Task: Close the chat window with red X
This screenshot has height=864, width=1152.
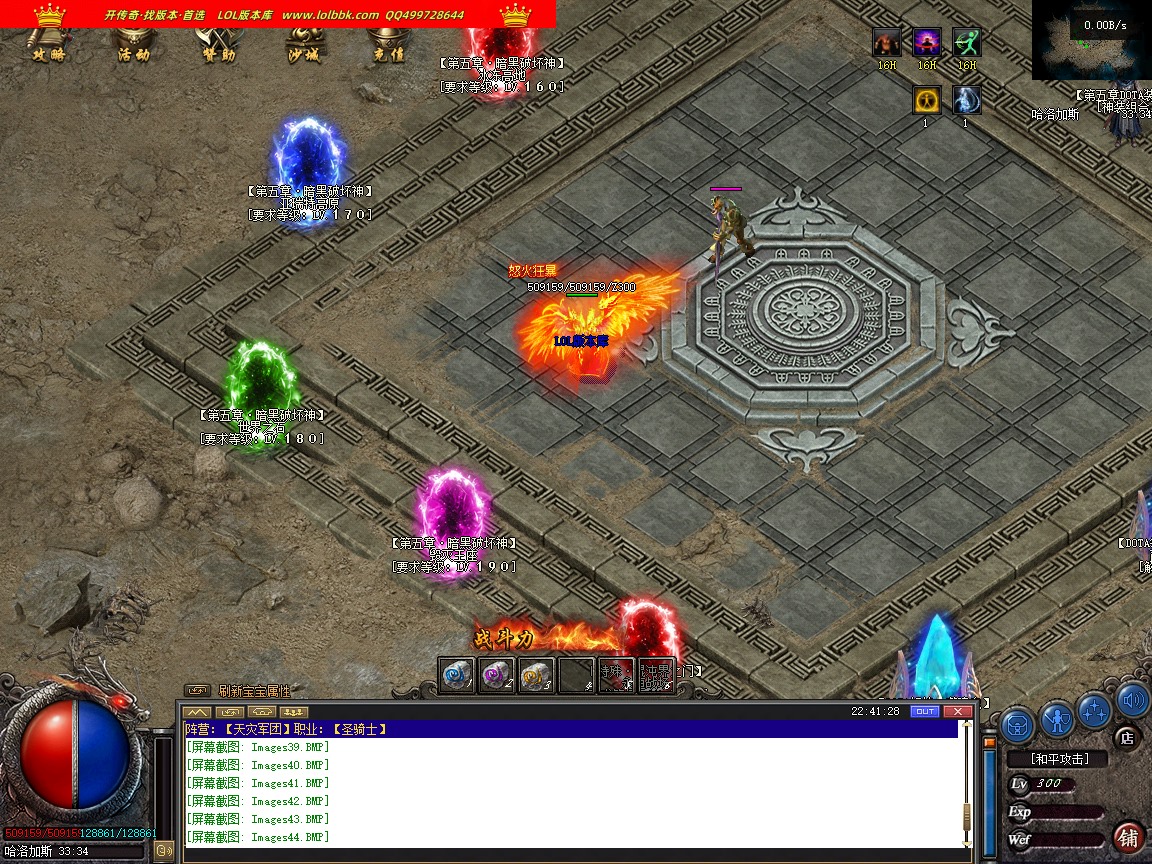Action: [x=958, y=711]
